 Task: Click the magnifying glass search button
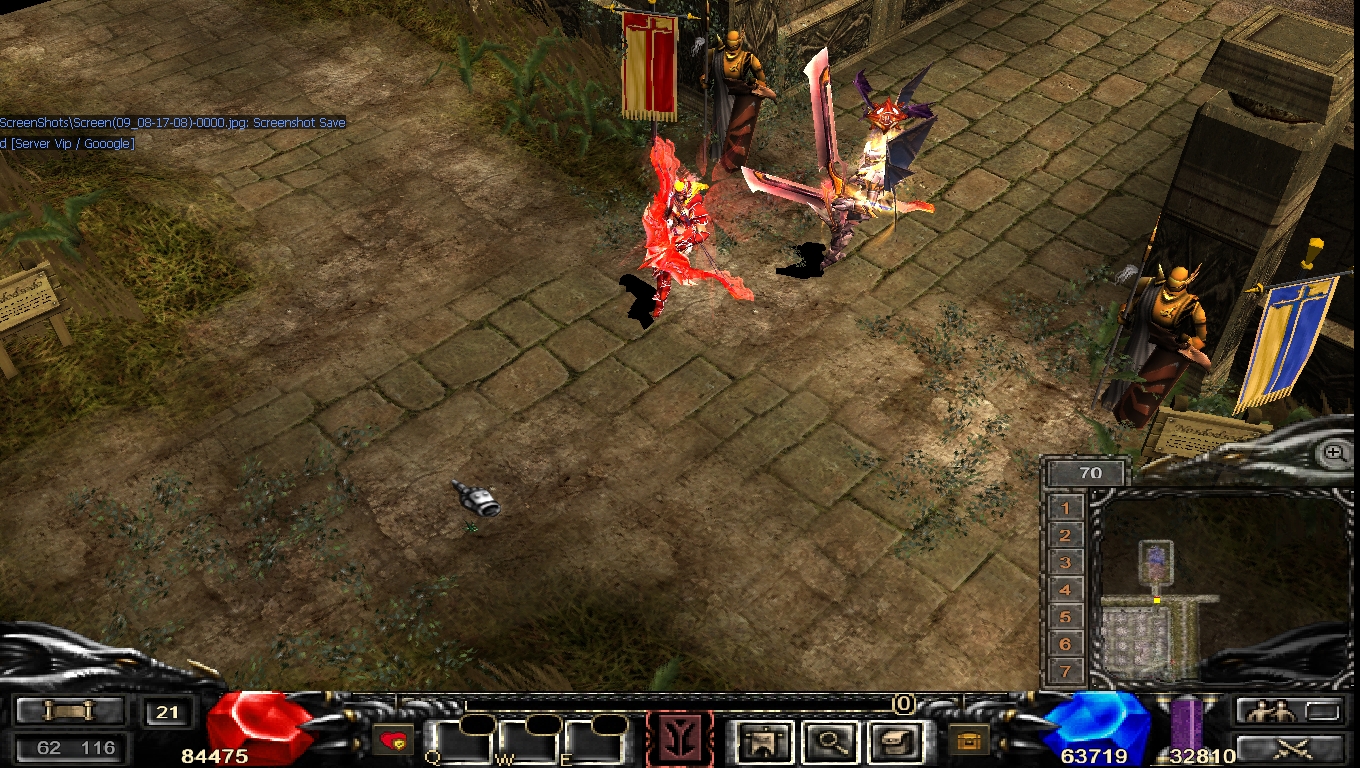click(x=828, y=742)
